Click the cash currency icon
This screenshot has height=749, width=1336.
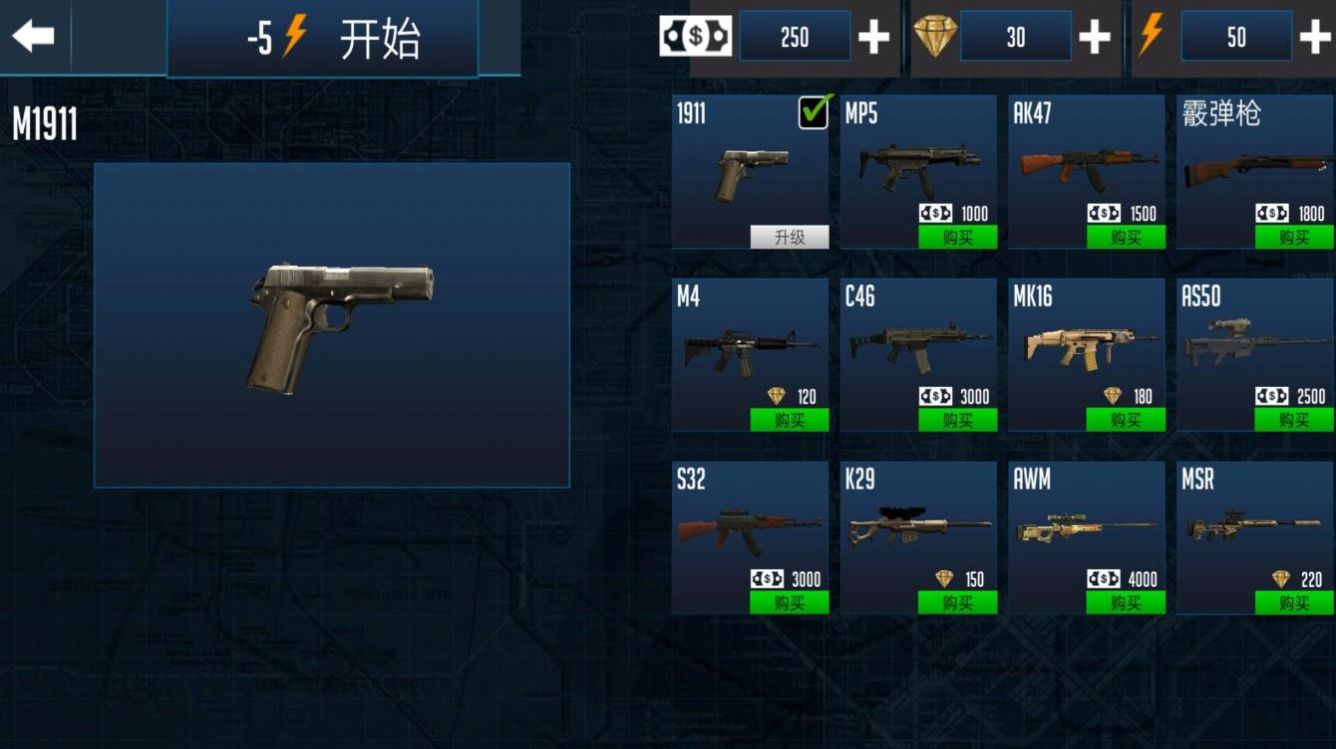[697, 35]
